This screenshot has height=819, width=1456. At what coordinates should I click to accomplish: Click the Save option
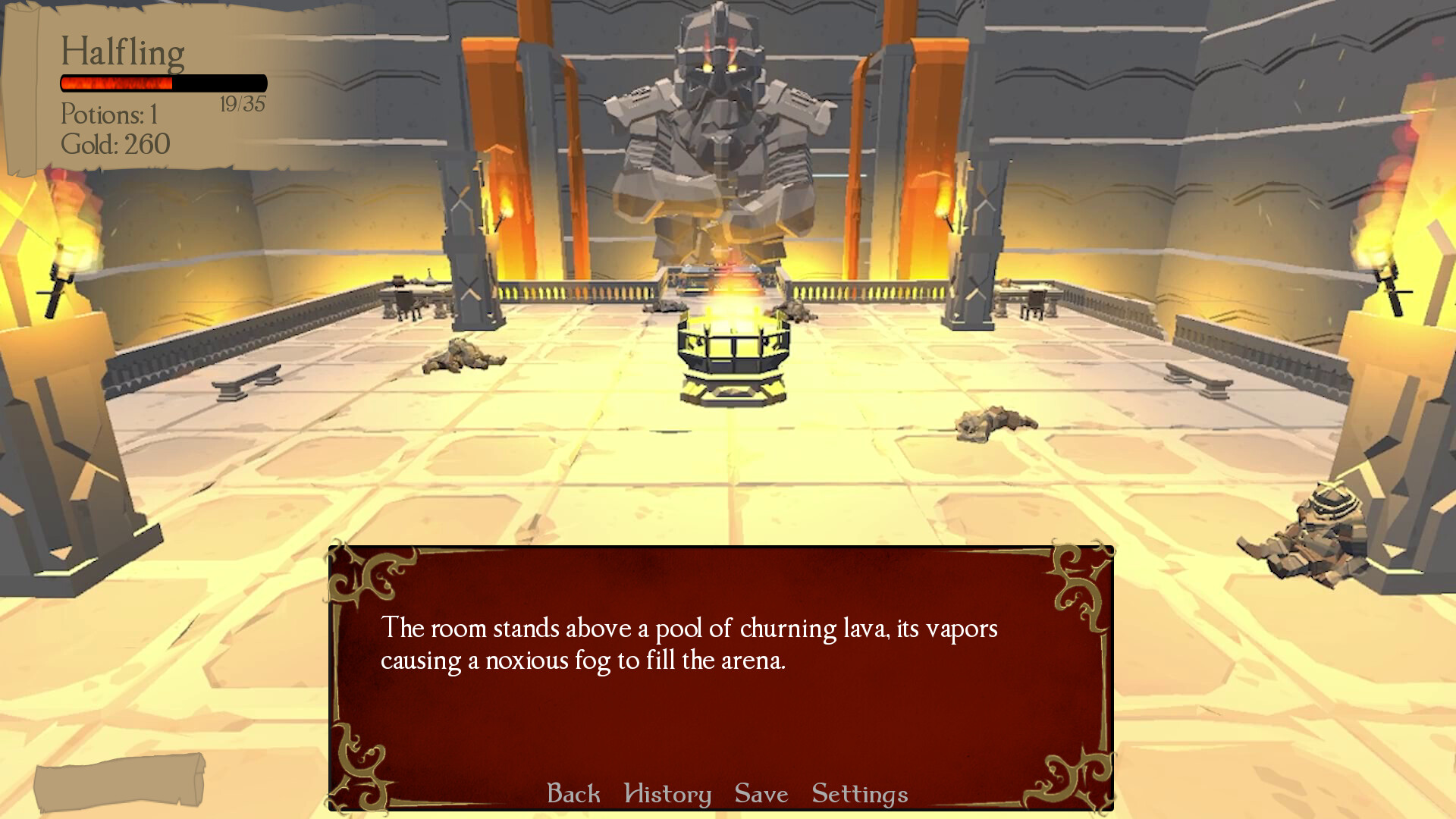[760, 794]
